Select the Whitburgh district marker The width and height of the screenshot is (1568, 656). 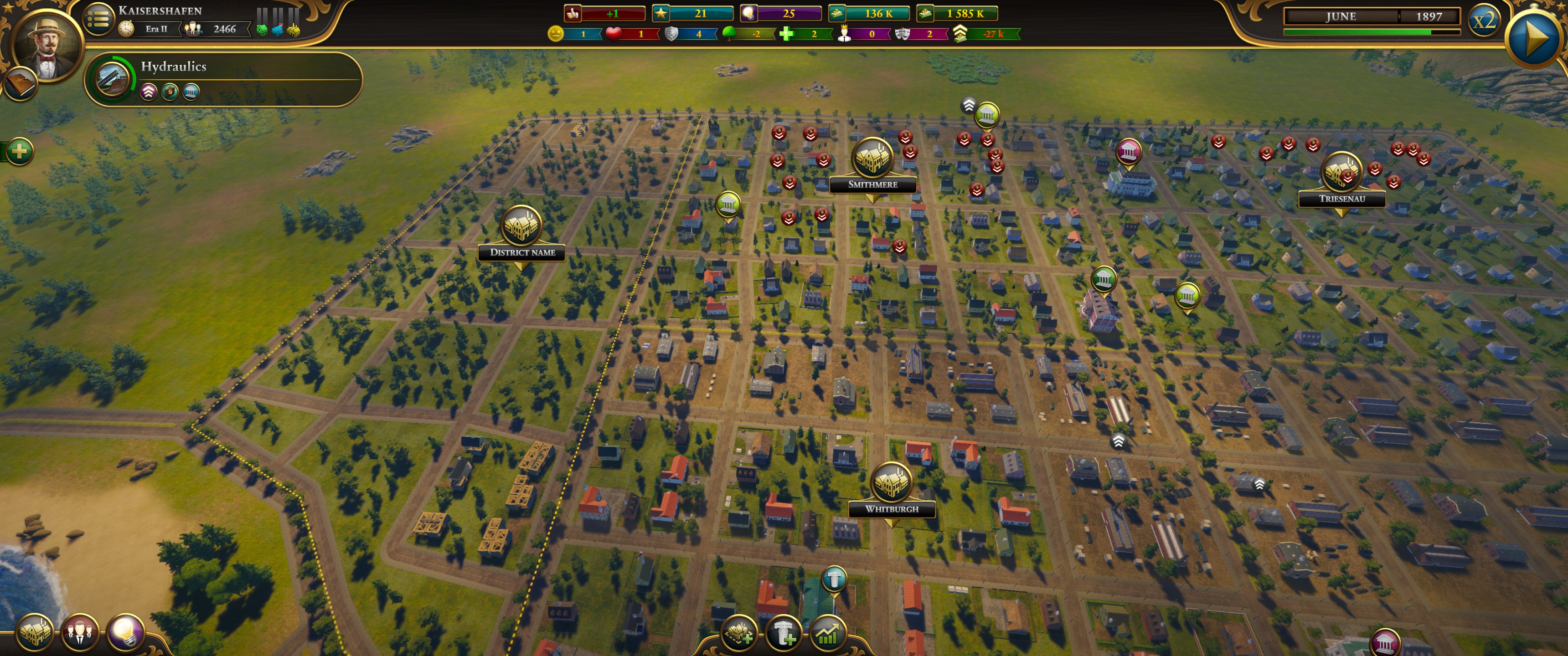click(x=891, y=482)
